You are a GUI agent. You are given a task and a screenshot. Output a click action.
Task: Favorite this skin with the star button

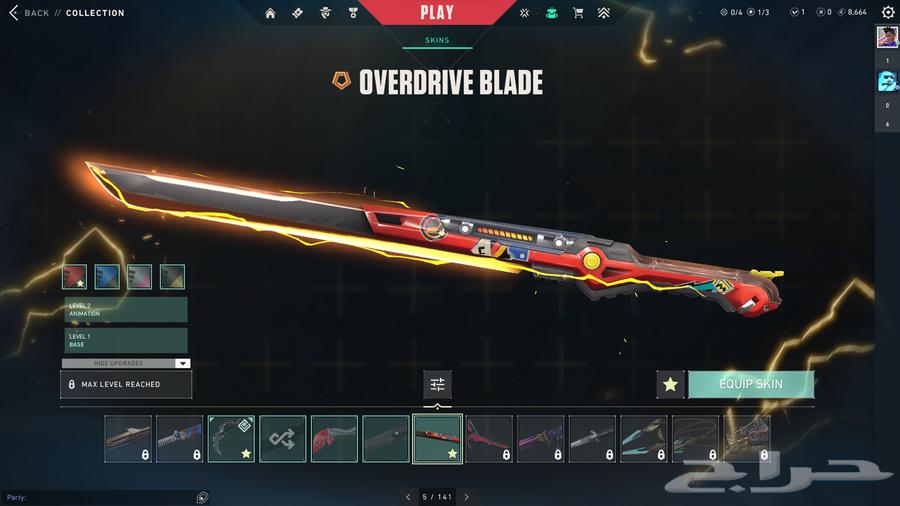coord(670,384)
